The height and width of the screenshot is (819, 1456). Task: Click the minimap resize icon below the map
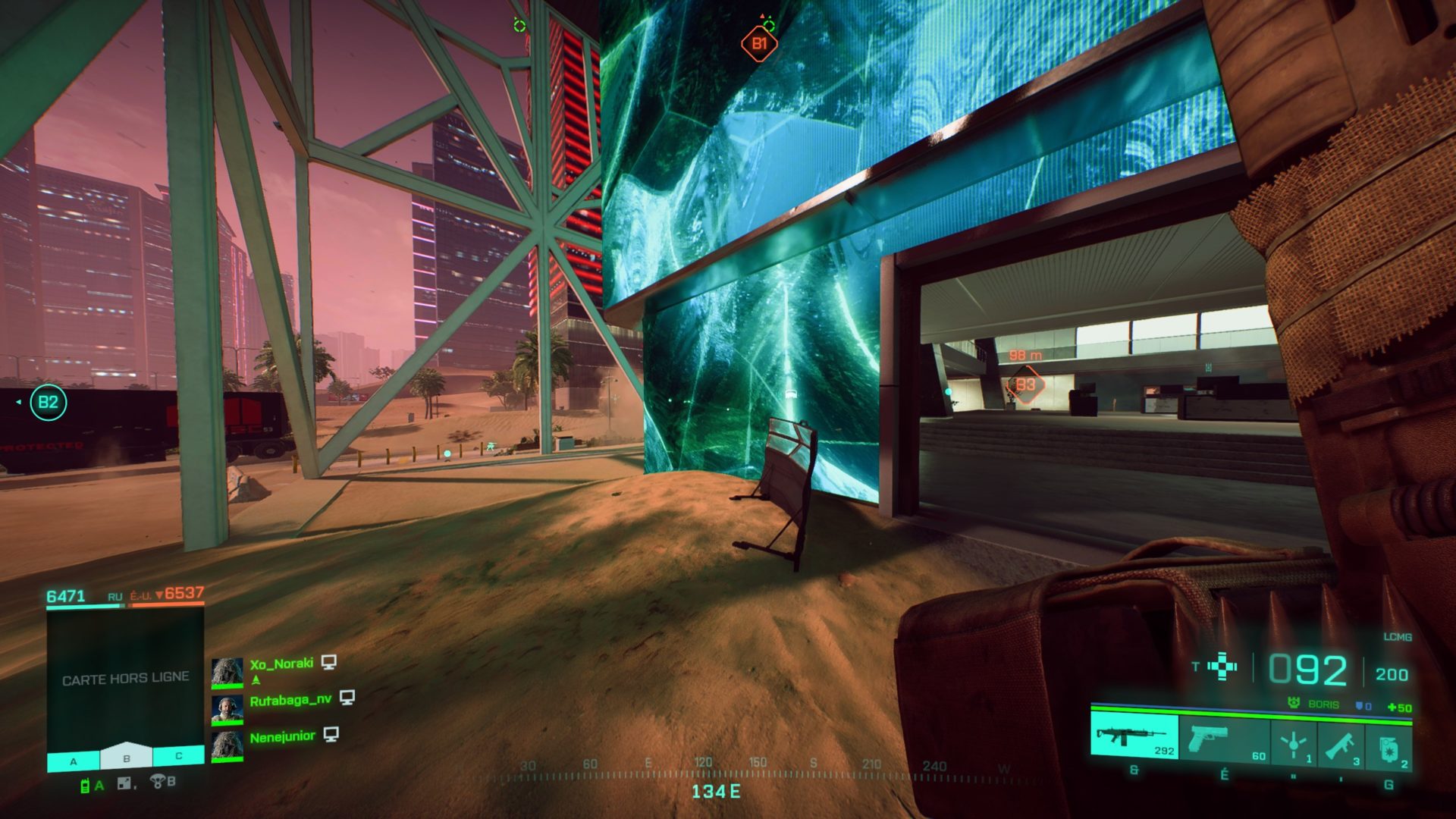pos(124,784)
